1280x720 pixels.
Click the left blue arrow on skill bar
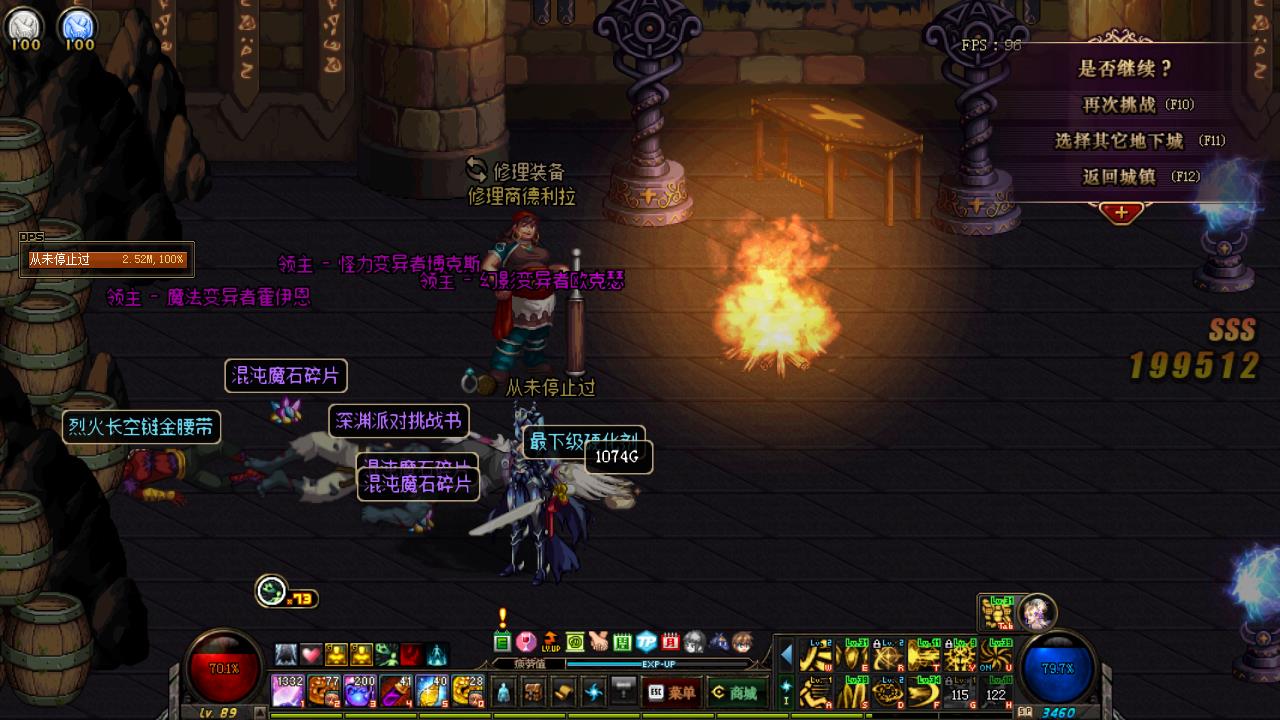point(787,656)
